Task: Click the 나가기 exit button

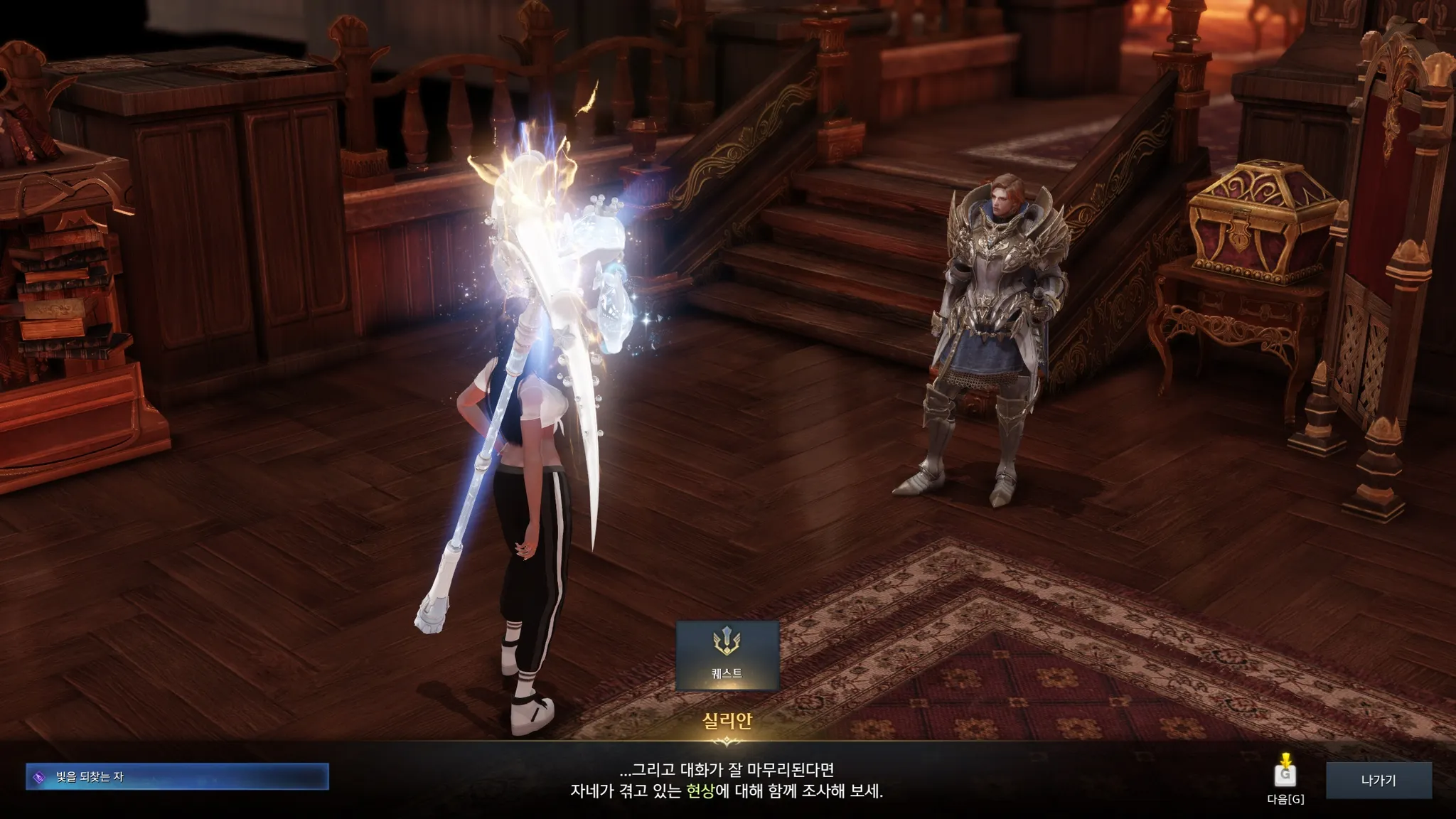Action: (x=1378, y=780)
